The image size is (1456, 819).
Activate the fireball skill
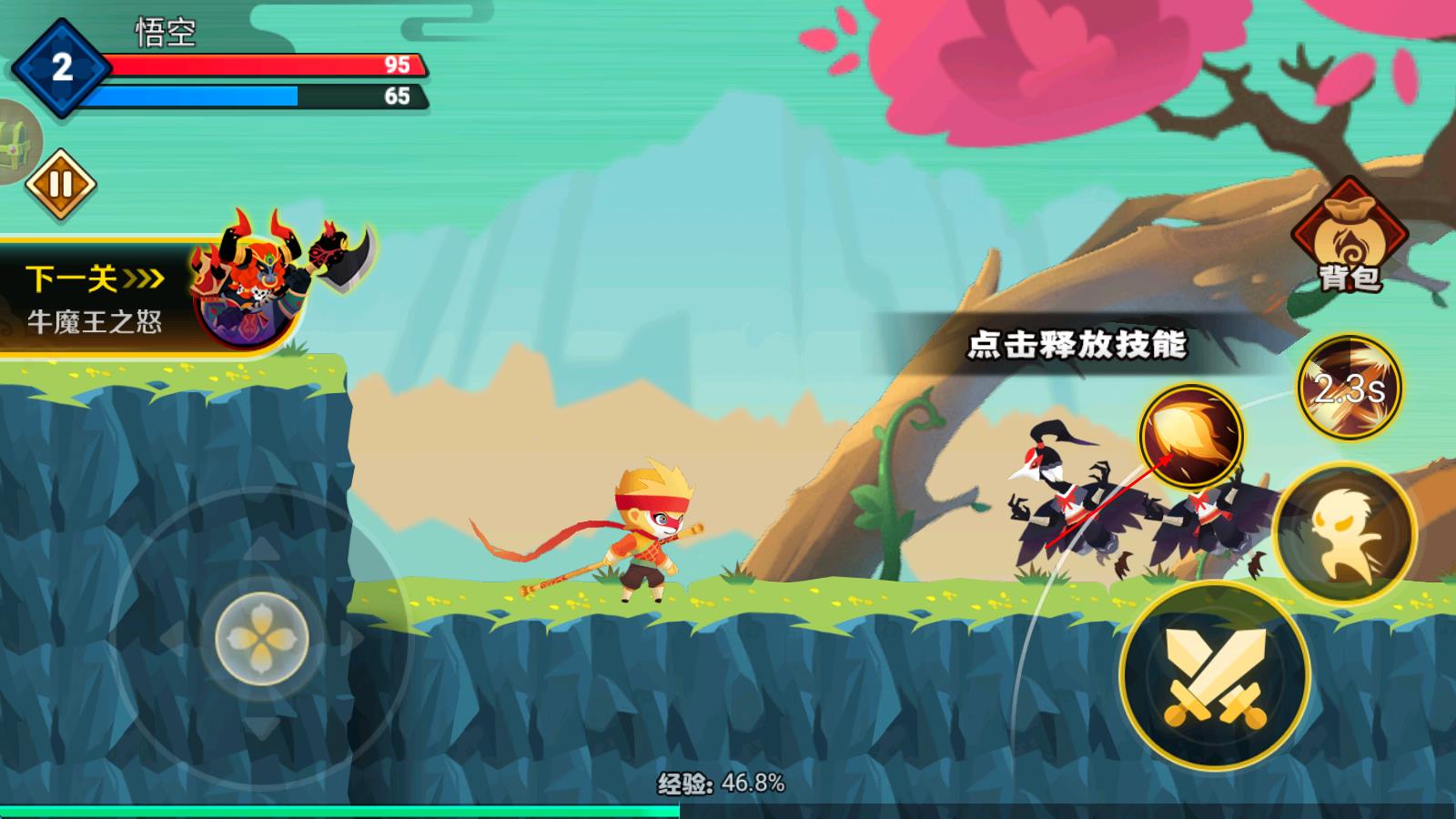pyautogui.click(x=1191, y=436)
